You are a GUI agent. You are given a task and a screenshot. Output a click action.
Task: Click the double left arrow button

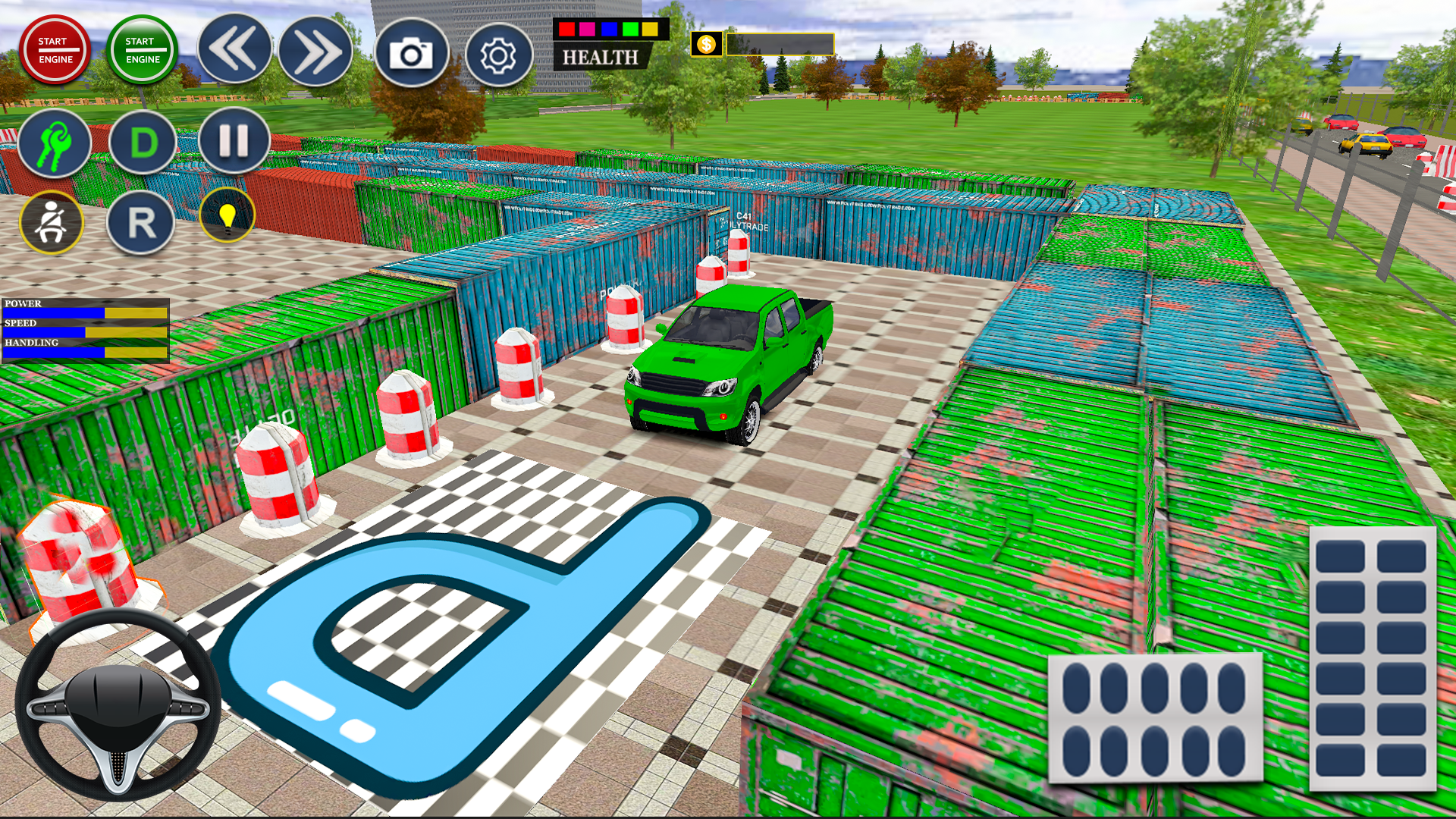pos(234,50)
